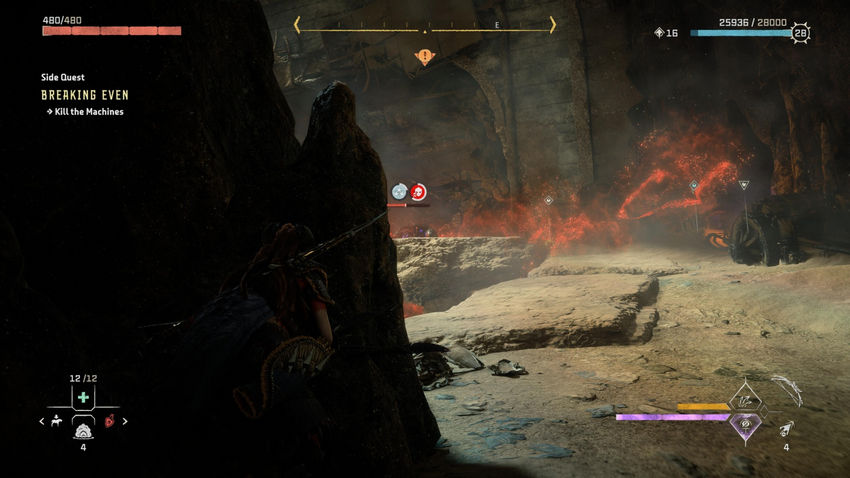Open the level 28 badge
Viewport: 850px width, 478px height.
coord(800,33)
